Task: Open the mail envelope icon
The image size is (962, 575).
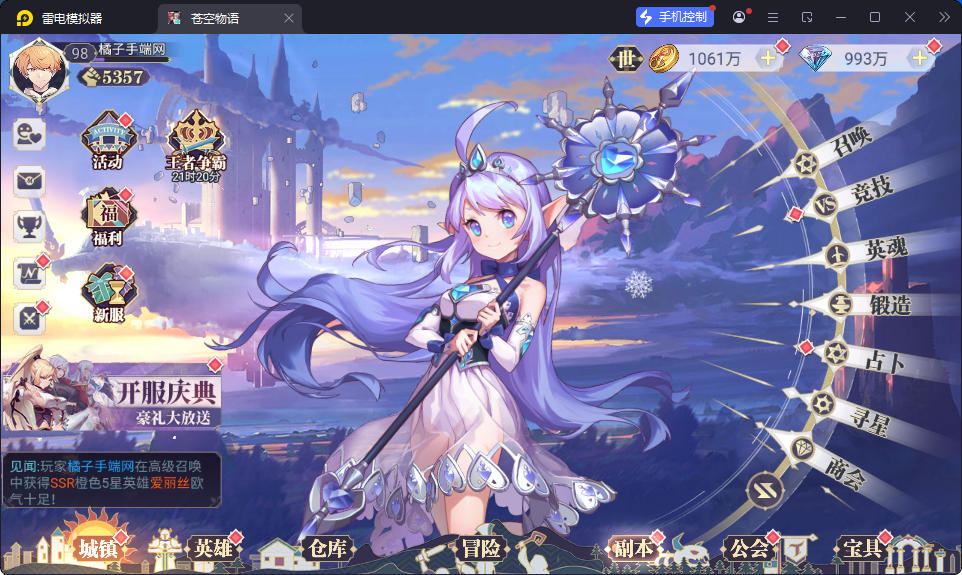Action: click(x=28, y=181)
